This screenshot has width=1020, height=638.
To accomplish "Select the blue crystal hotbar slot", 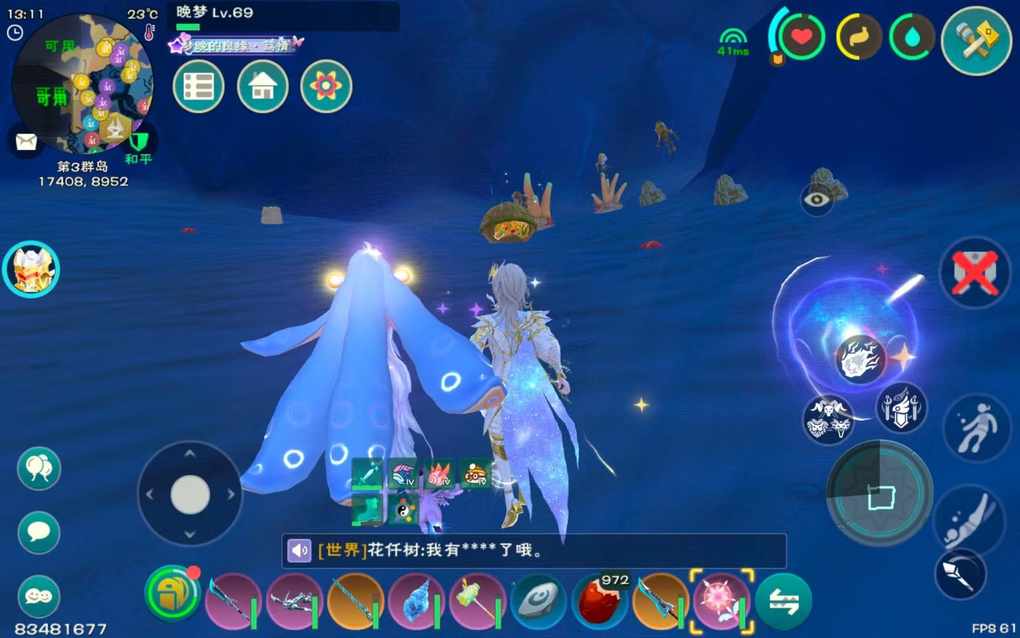I will coord(416,602).
